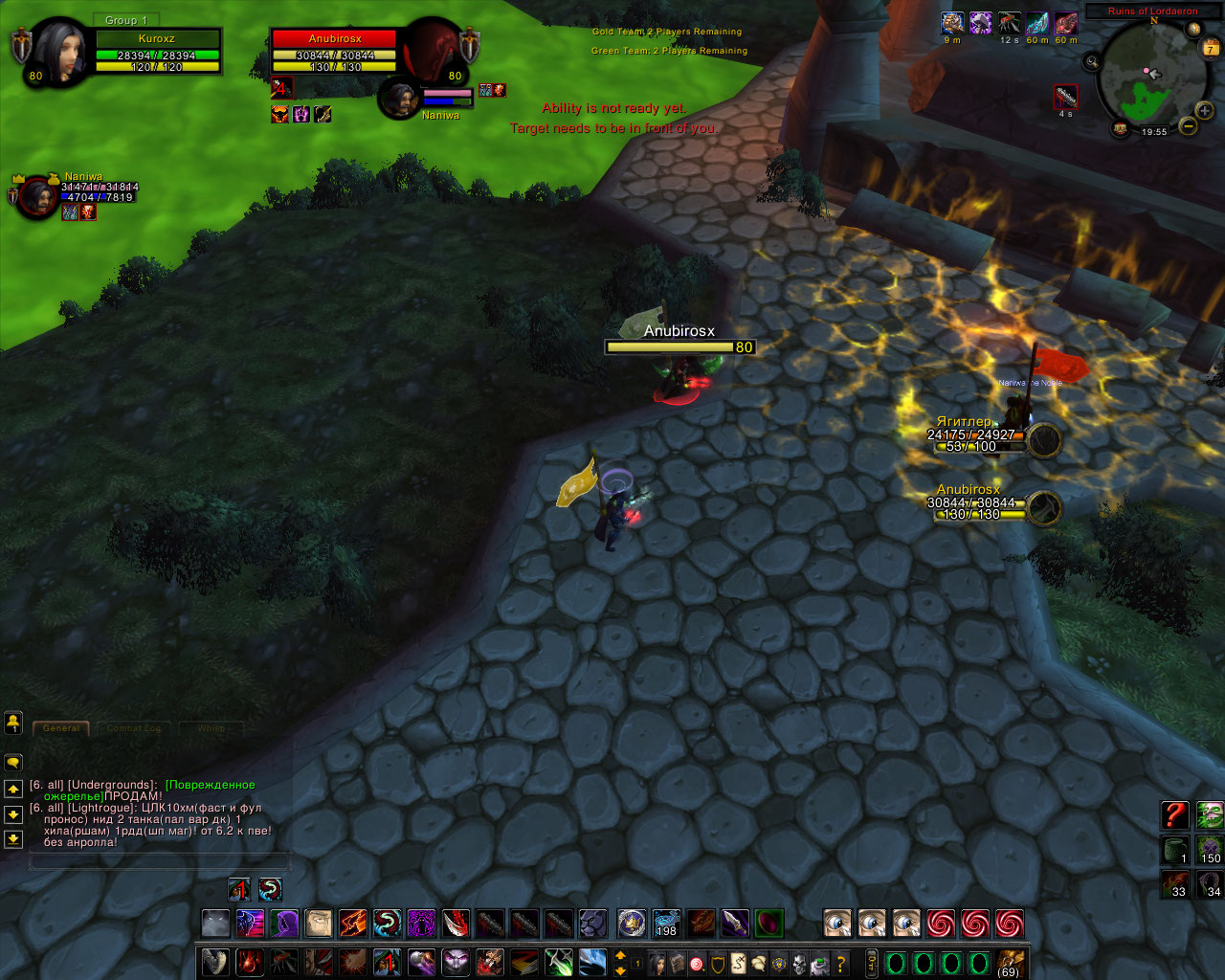
Task: Open the main backpack slot showing (69)
Action: pyautogui.click(x=1009, y=962)
